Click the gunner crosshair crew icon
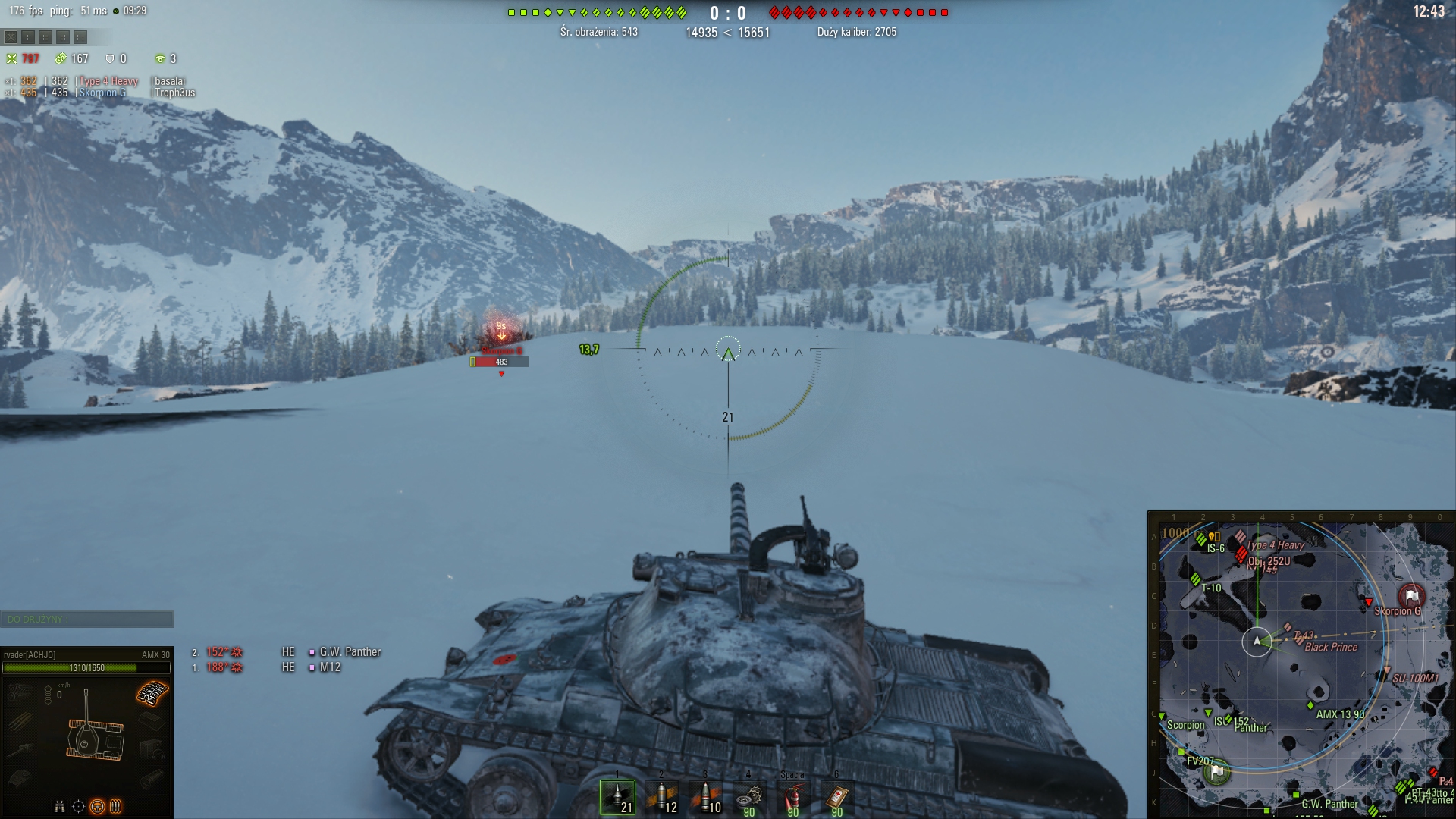 [x=78, y=806]
